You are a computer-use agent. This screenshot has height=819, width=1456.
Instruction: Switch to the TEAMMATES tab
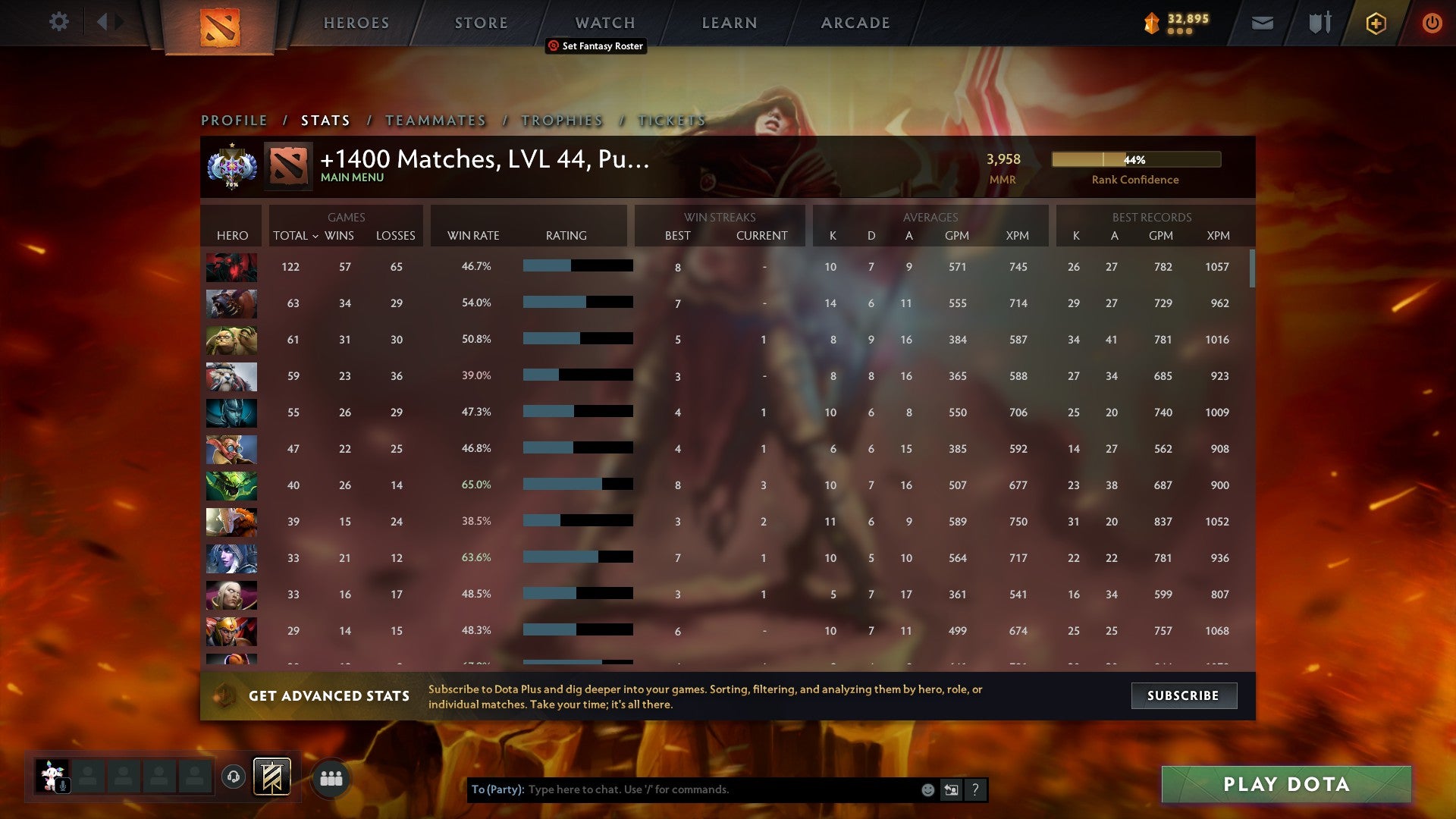[x=435, y=120]
